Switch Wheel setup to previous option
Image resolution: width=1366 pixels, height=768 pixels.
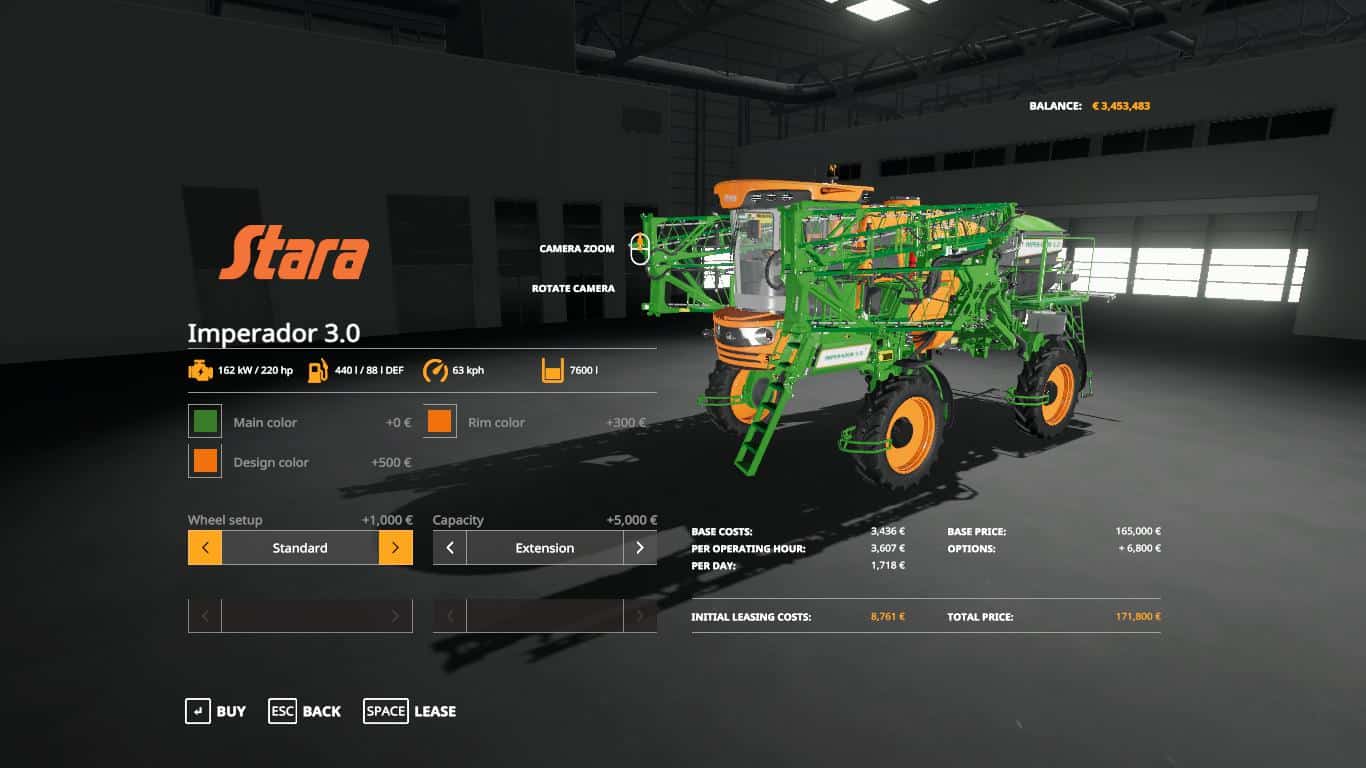[x=205, y=548]
